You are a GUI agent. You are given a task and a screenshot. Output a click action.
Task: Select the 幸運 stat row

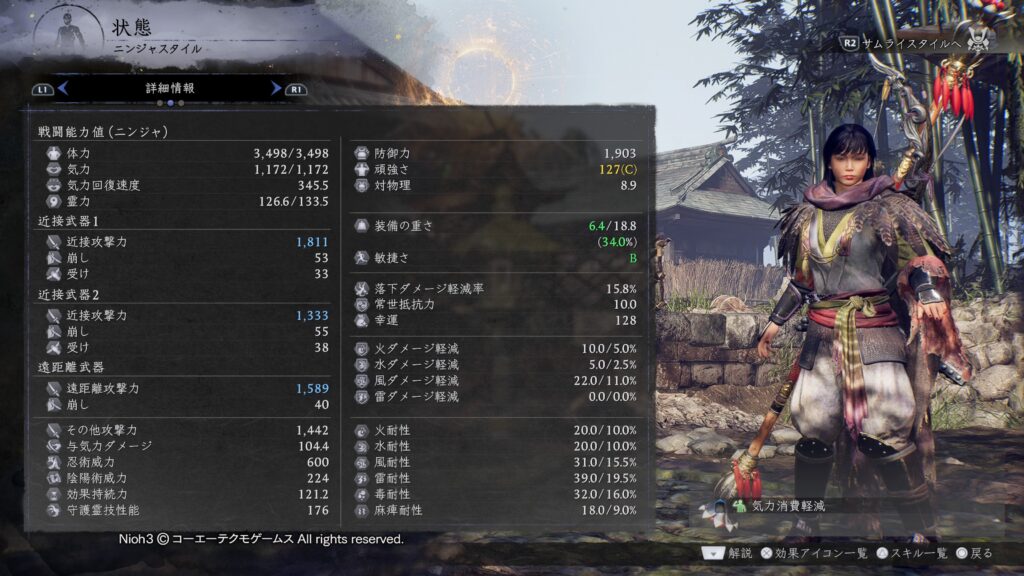tap(496, 320)
